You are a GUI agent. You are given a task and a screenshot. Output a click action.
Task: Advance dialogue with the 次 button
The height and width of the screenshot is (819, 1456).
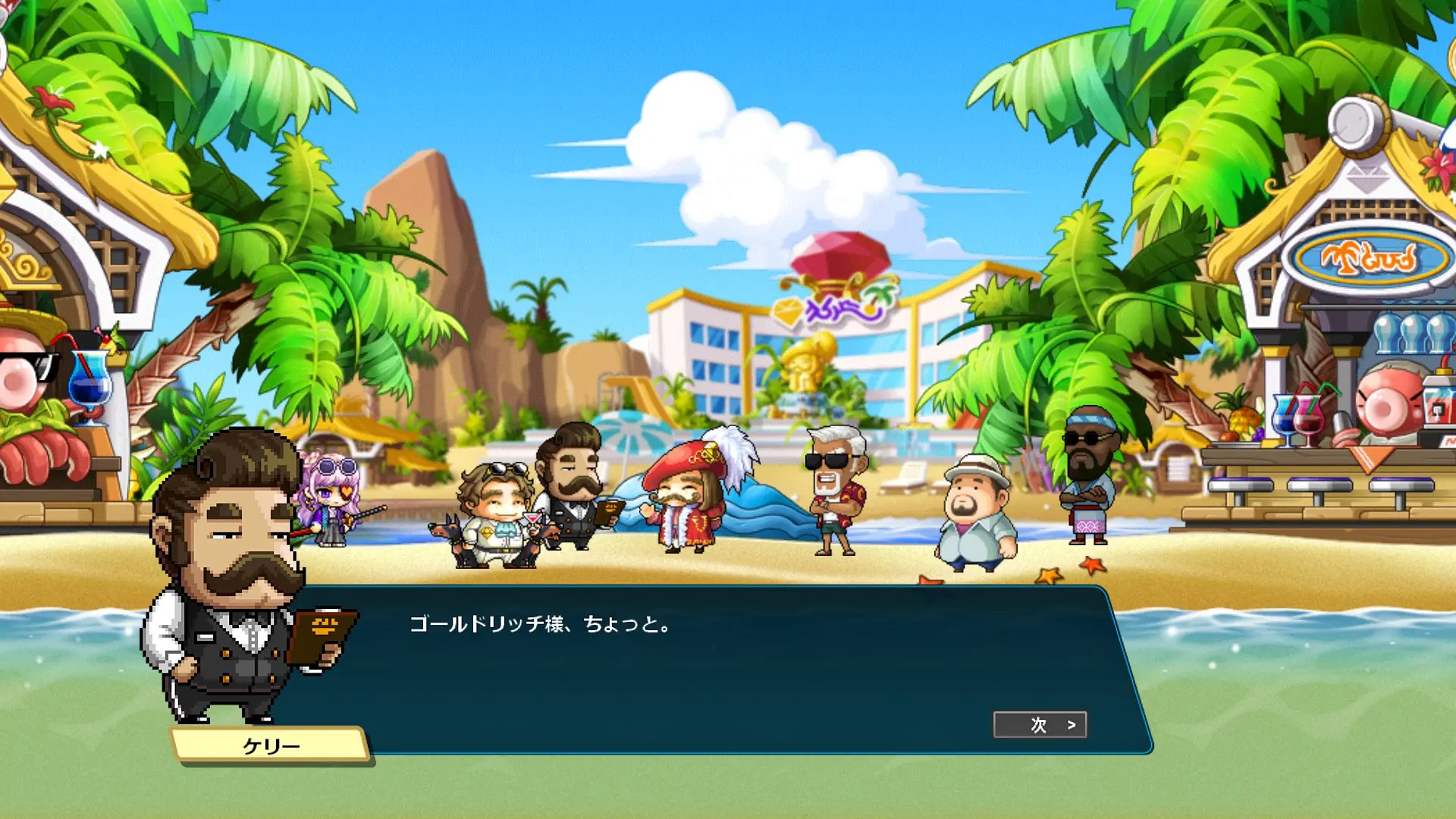pos(1040,725)
